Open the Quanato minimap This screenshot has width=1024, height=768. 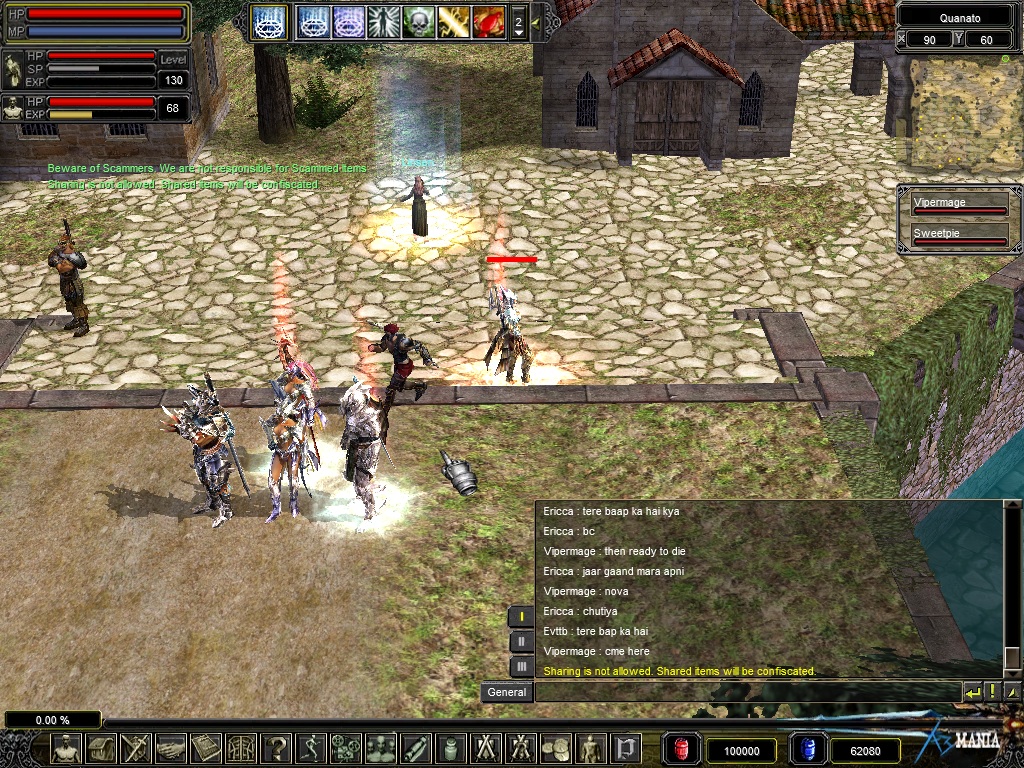(x=957, y=109)
